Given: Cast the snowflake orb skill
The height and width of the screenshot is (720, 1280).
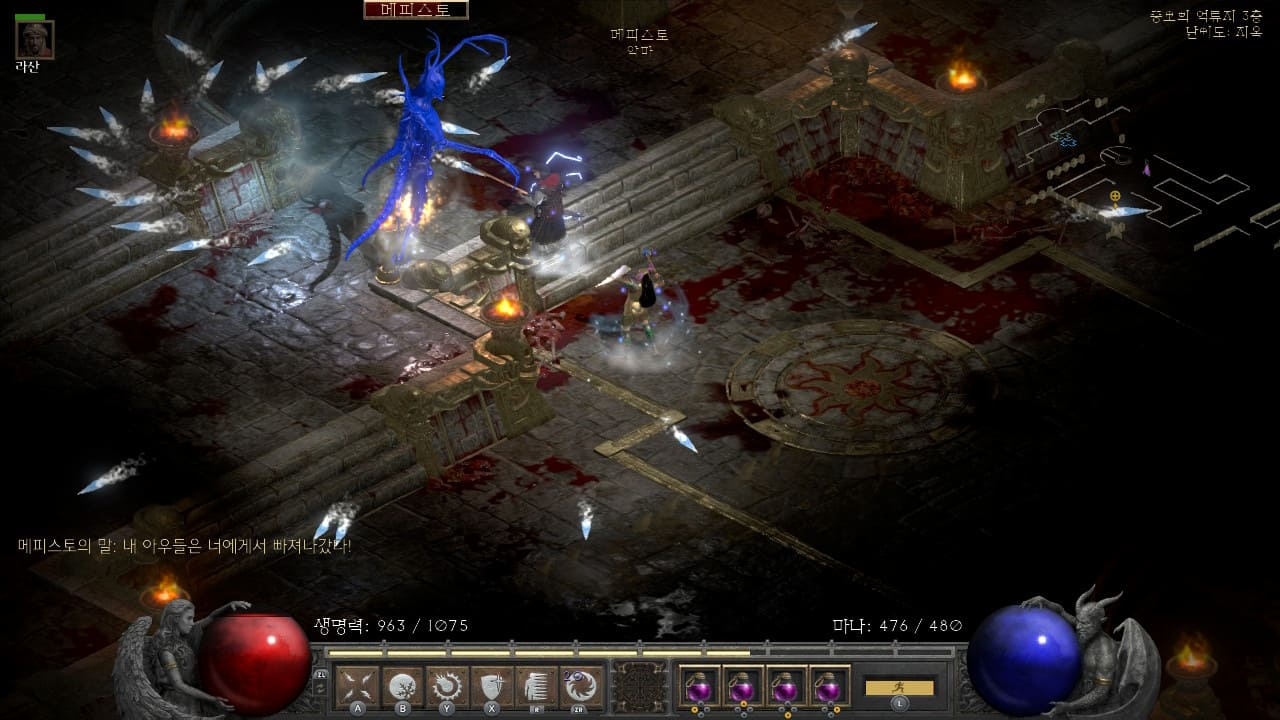Looking at the screenshot, I should [x=402, y=686].
